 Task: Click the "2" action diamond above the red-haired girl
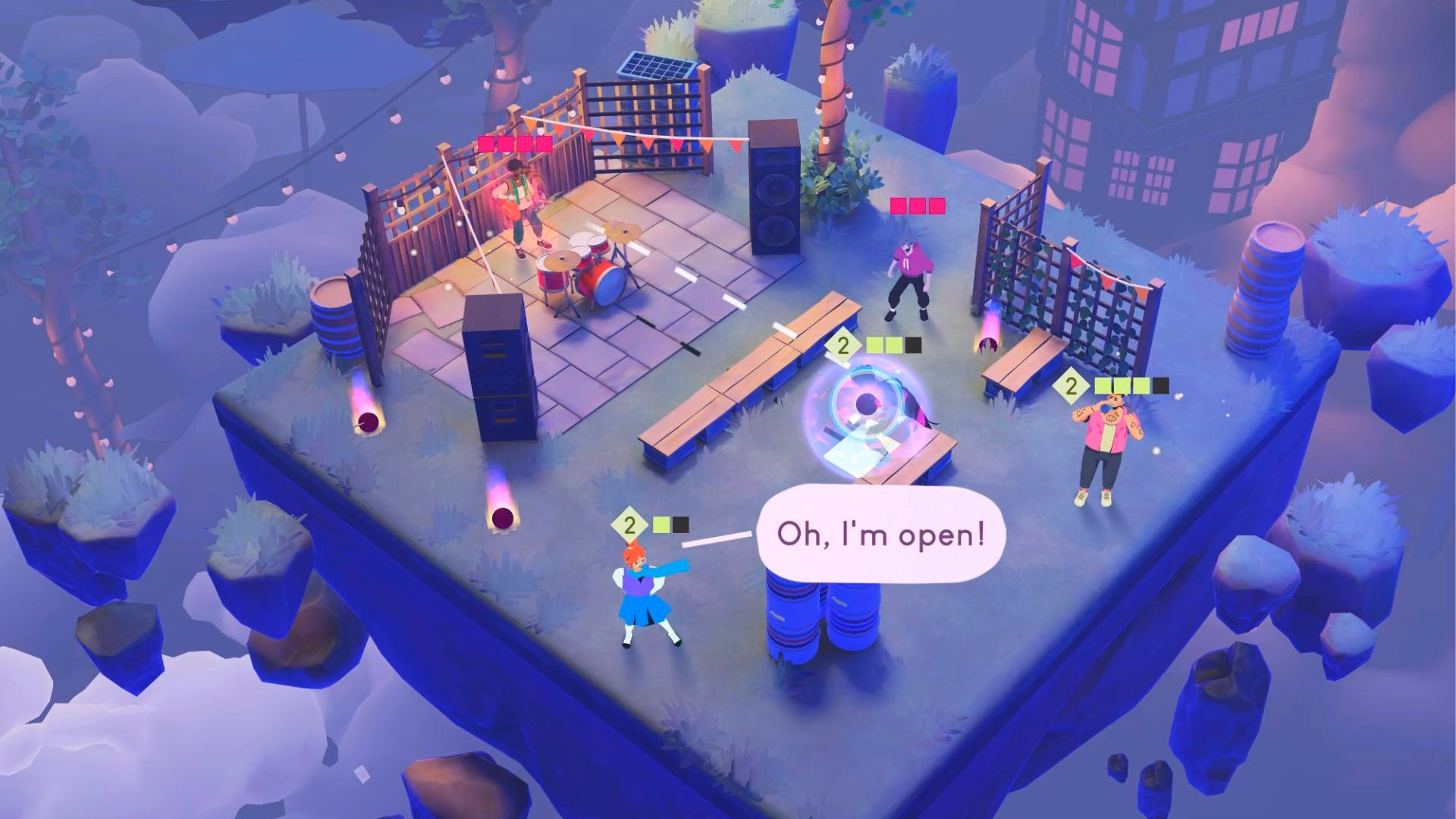tap(628, 522)
